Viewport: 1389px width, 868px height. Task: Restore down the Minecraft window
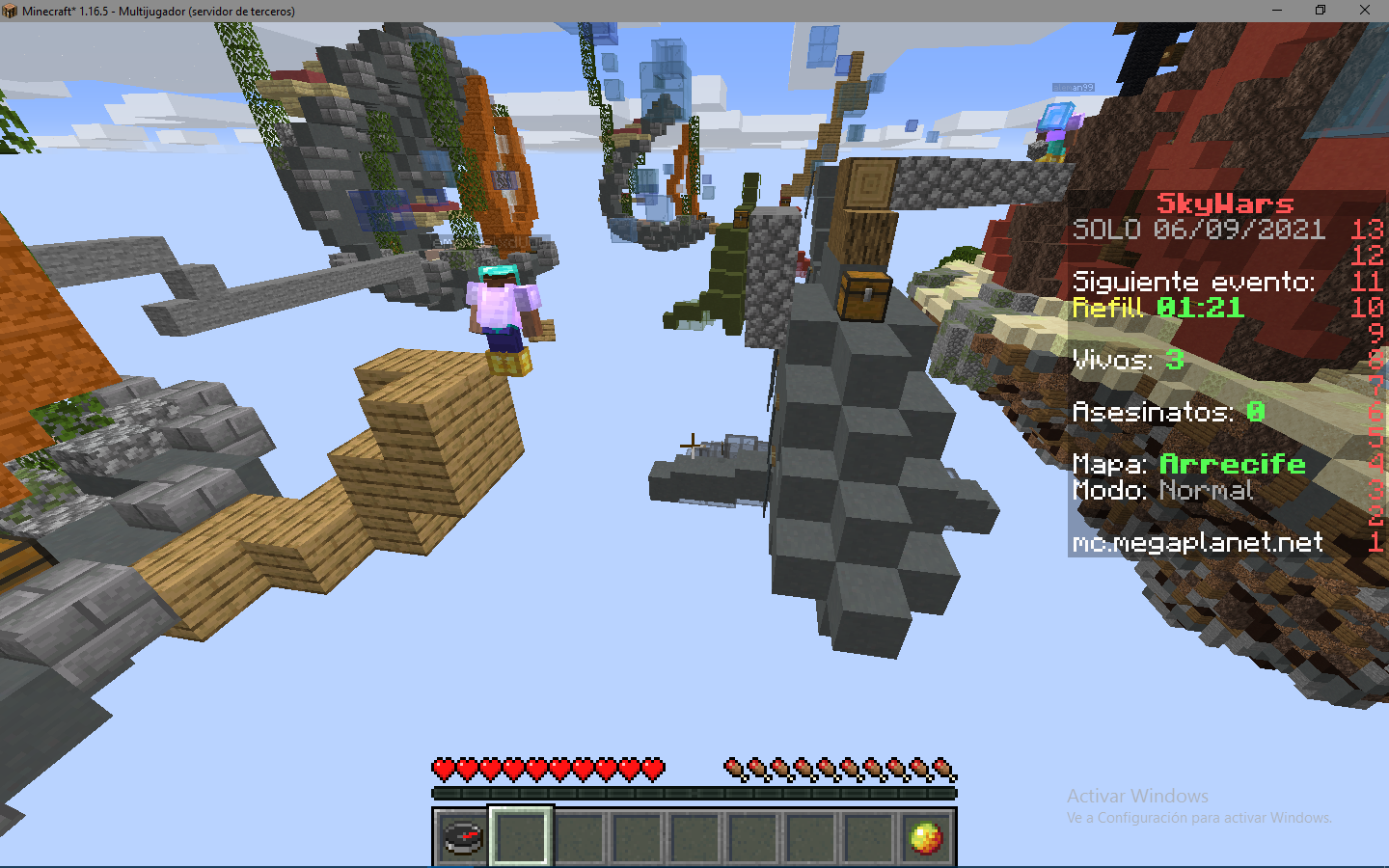tap(1321, 11)
